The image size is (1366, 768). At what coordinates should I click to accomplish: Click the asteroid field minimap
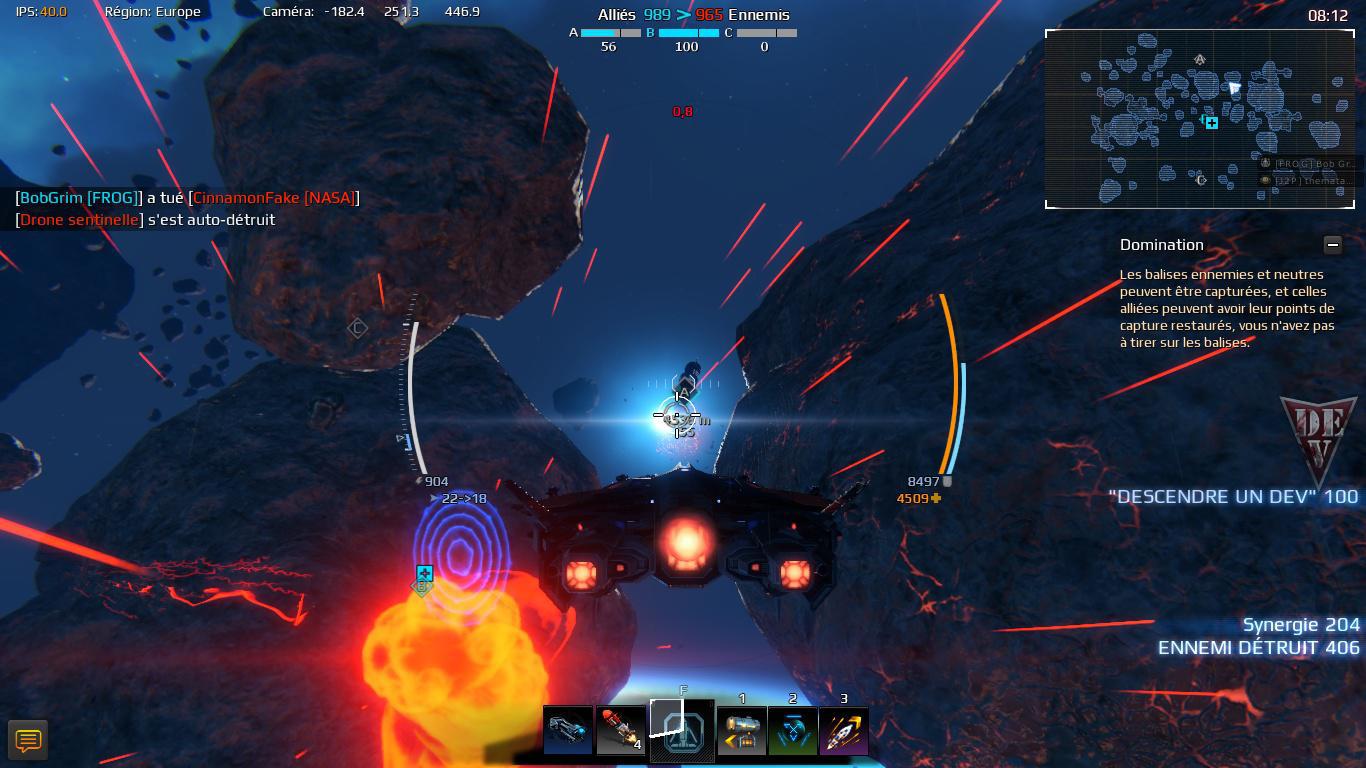pyautogui.click(x=1150, y=130)
